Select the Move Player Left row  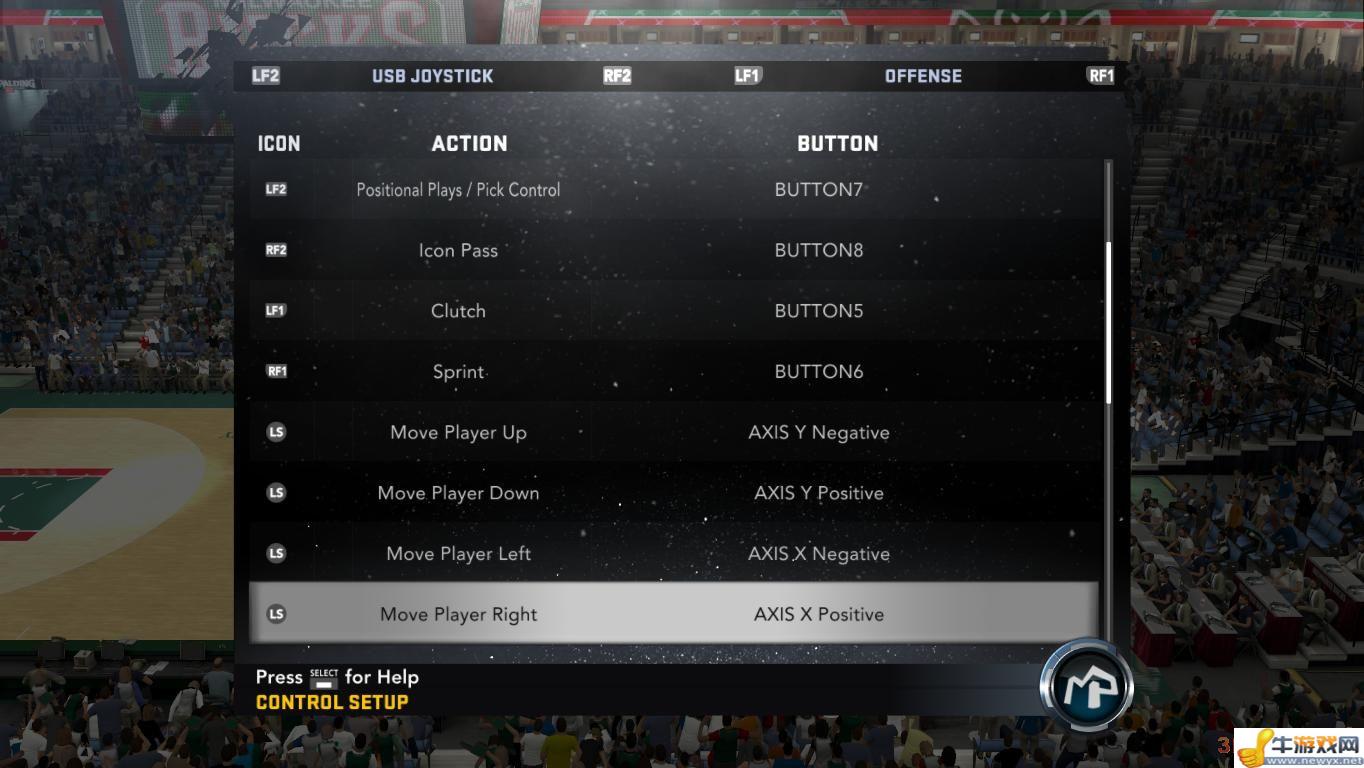[x=672, y=554]
